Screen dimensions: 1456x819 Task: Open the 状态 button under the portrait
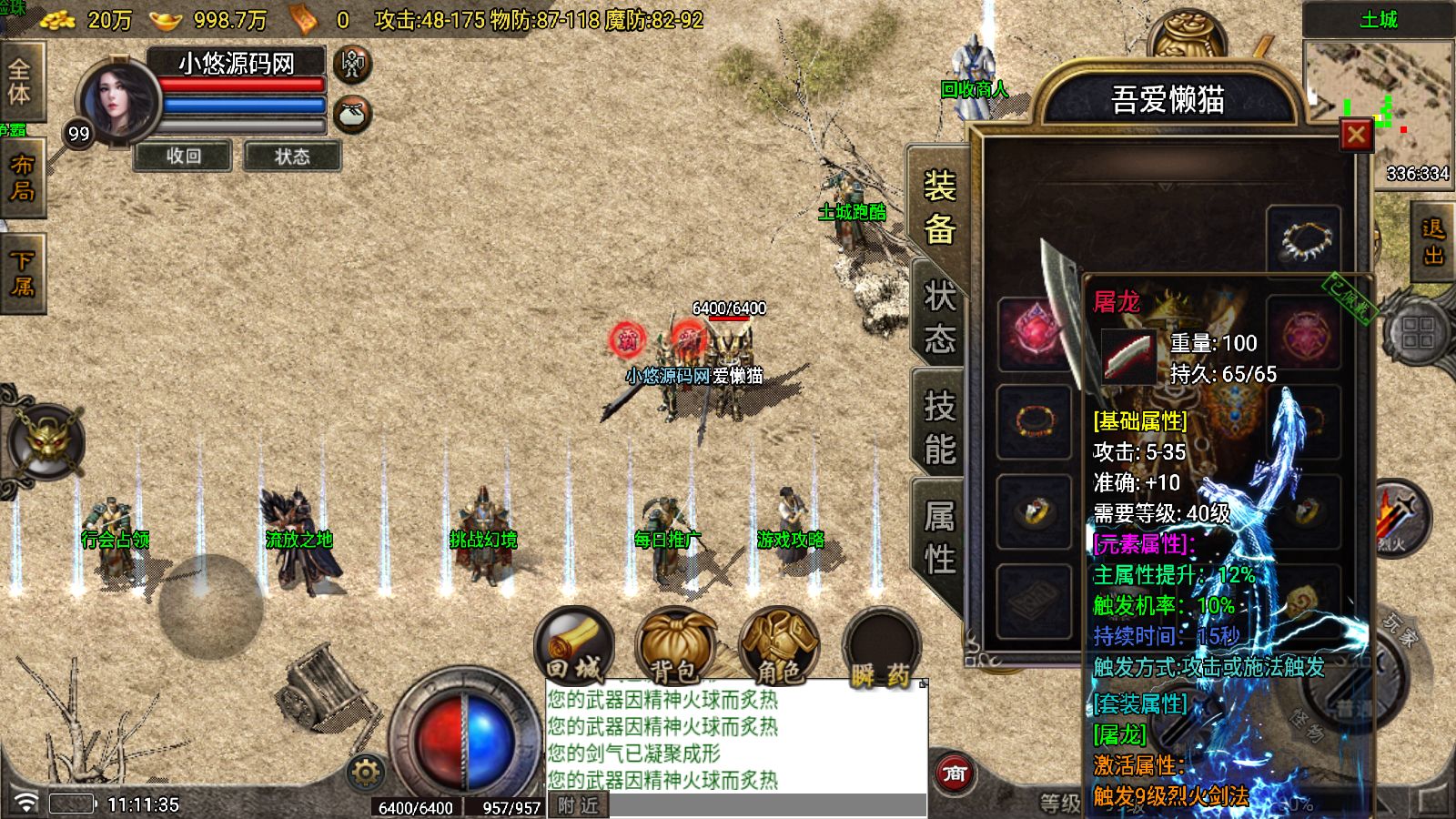pyautogui.click(x=292, y=157)
